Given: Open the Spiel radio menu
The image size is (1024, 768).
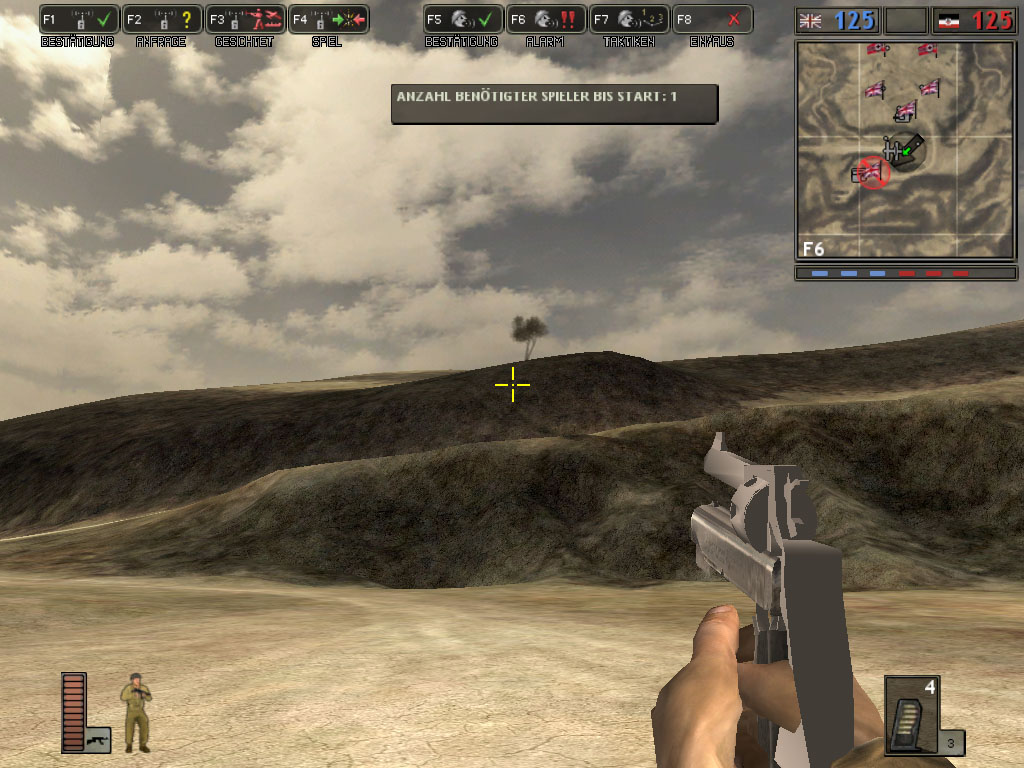Looking at the screenshot, I should 329,20.
